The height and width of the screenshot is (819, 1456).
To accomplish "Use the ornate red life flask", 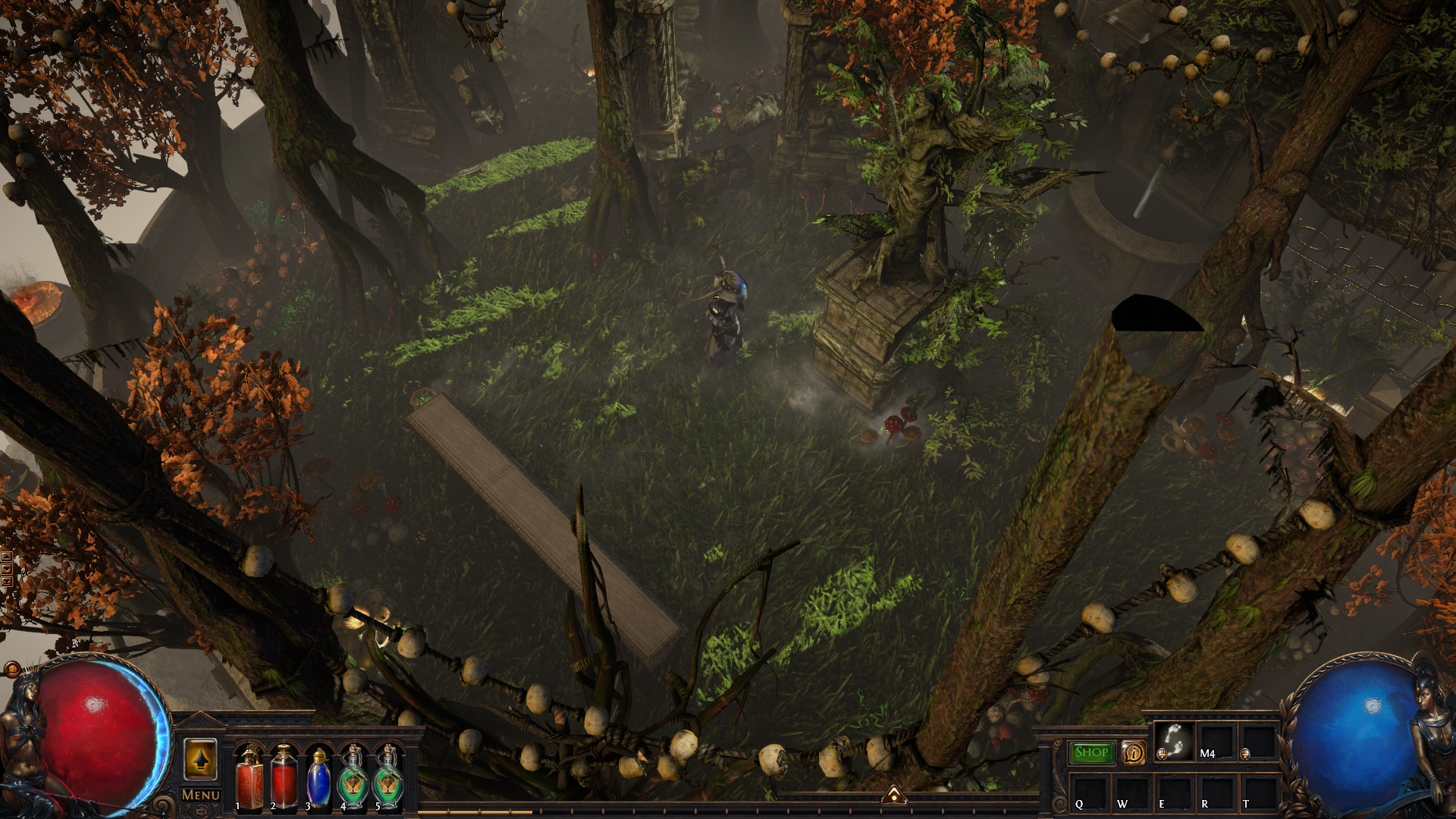I will [249, 779].
